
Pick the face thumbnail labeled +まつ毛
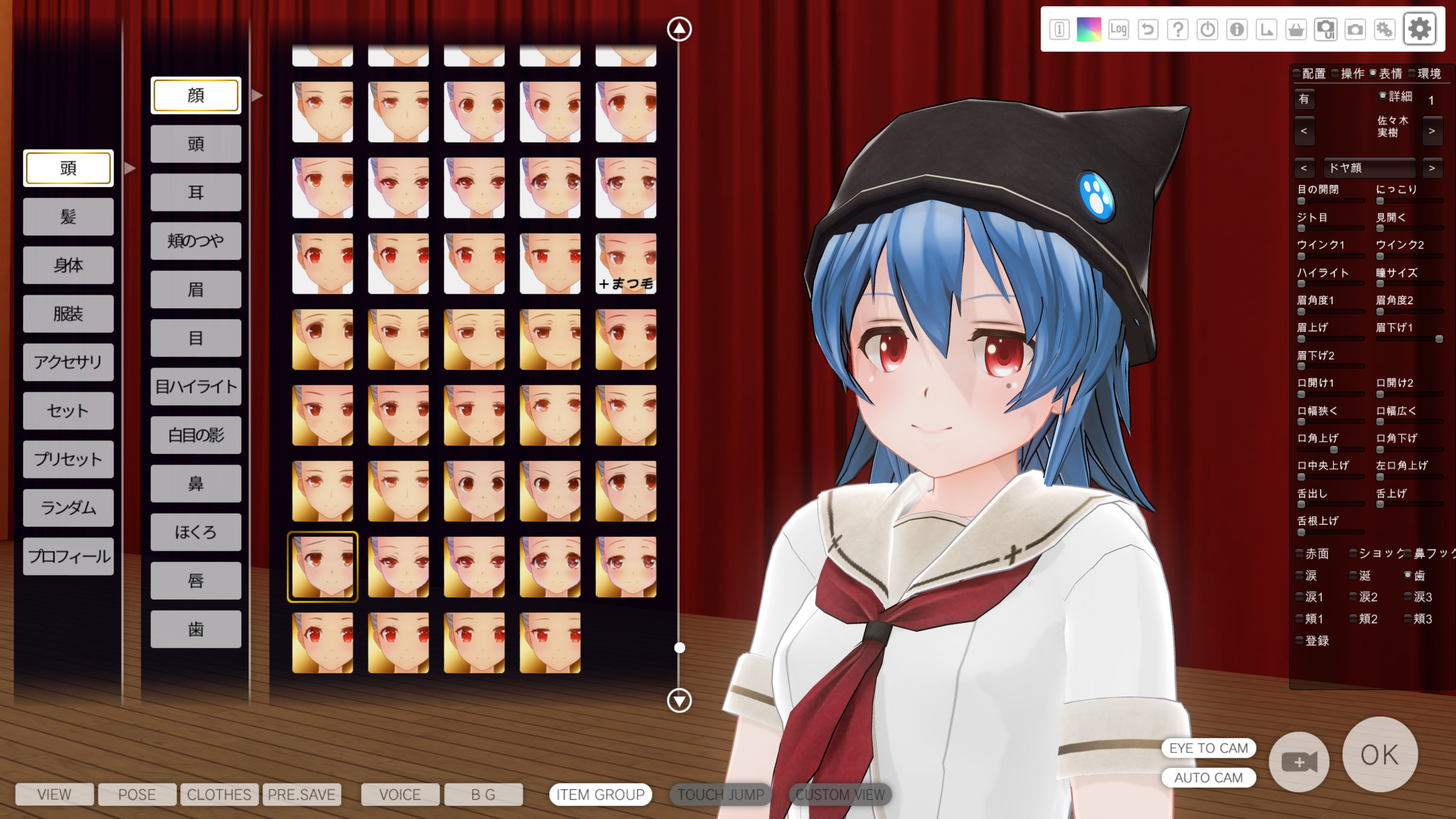[626, 264]
